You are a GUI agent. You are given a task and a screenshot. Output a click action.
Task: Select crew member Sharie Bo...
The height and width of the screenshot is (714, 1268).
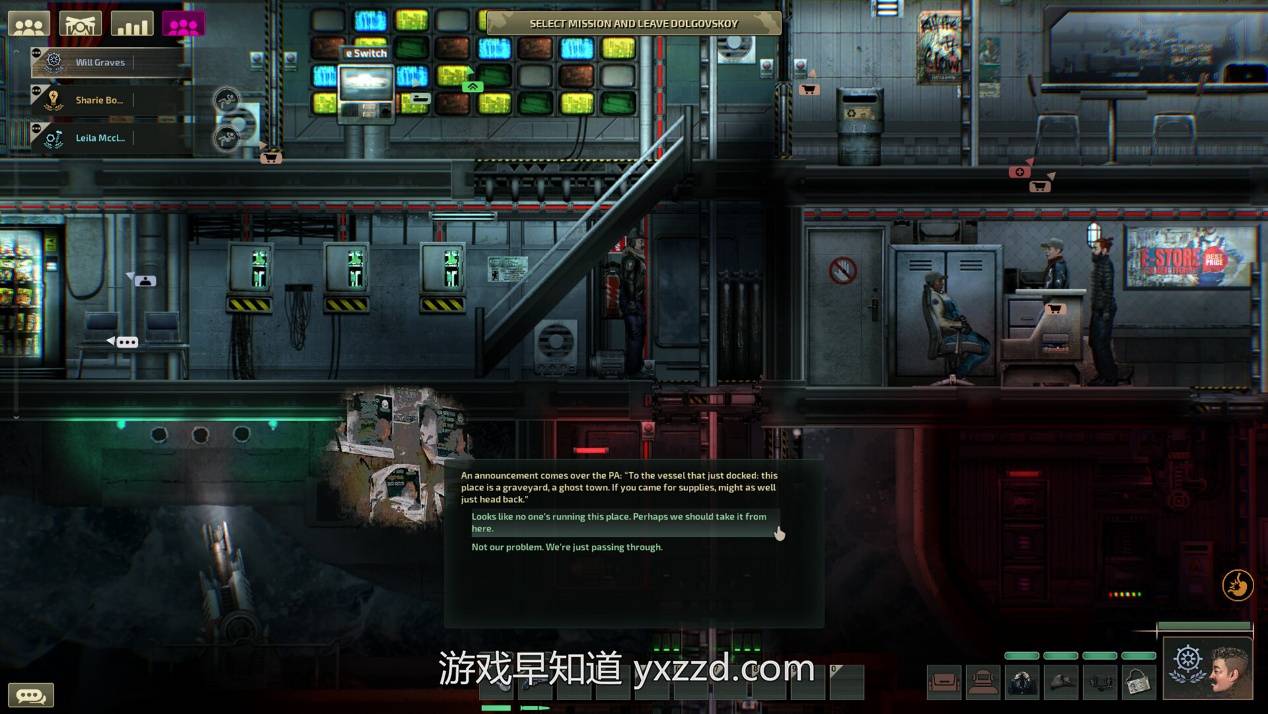98,100
